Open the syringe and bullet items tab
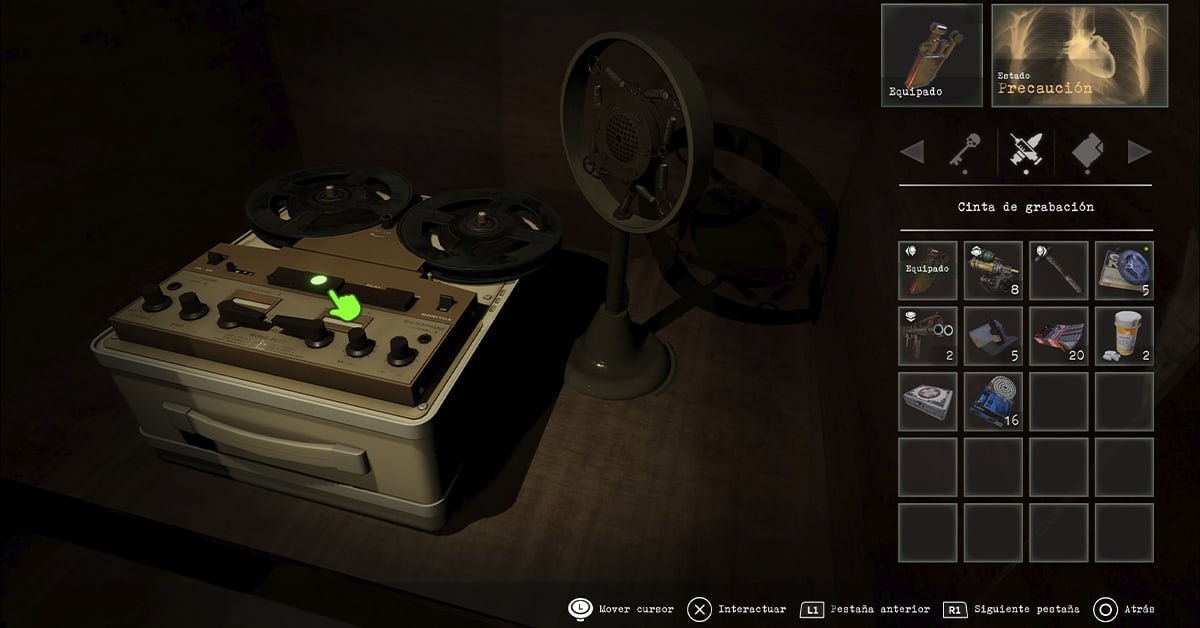1200x628 pixels. click(x=1026, y=152)
